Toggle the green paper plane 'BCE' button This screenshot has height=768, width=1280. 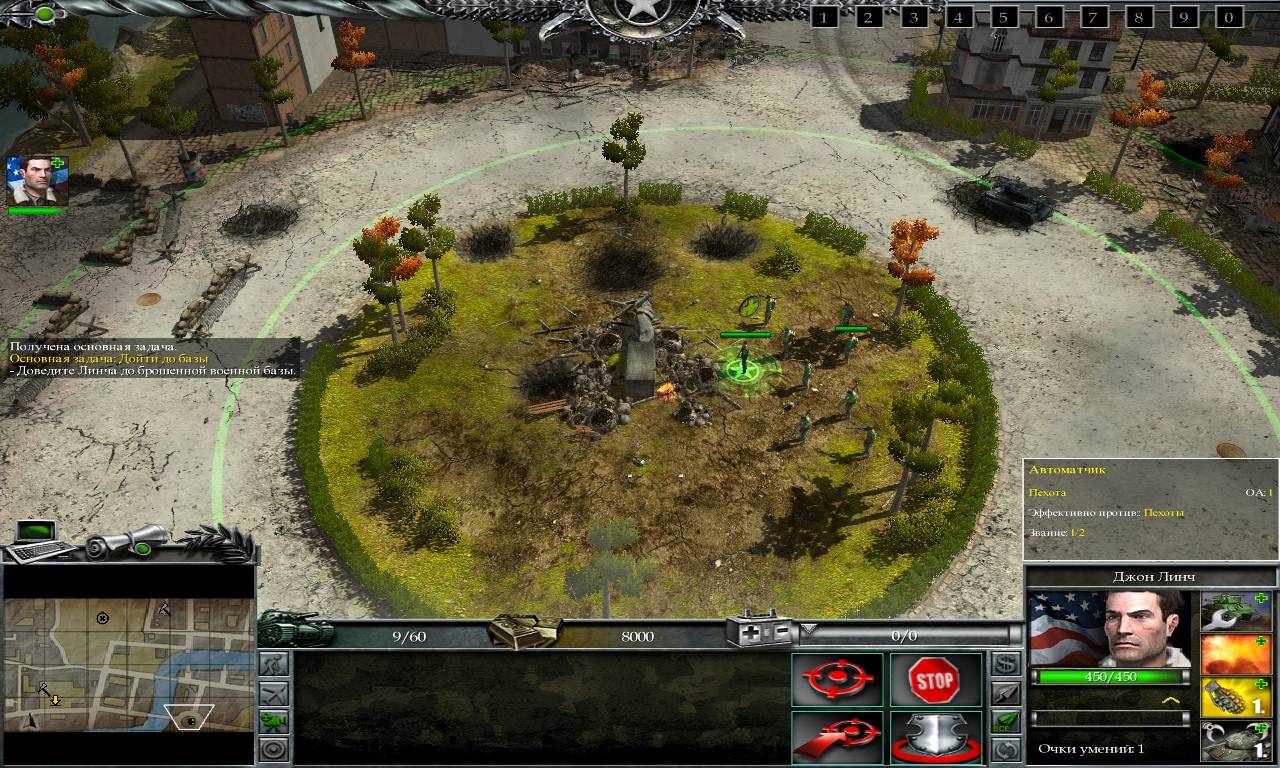1006,720
